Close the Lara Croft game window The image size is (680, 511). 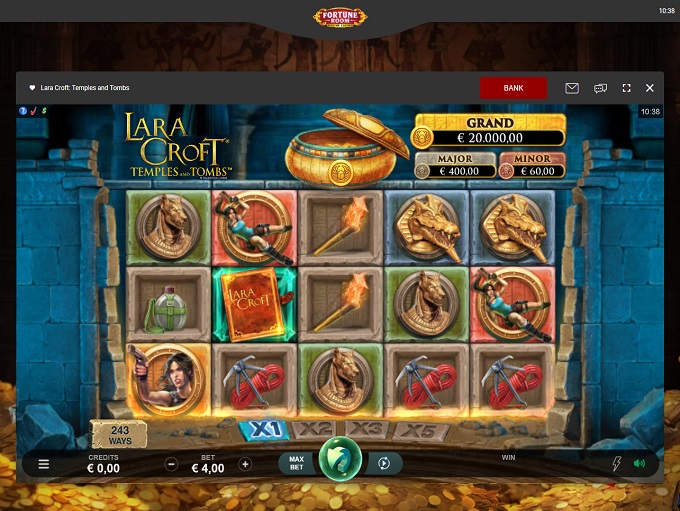[650, 88]
